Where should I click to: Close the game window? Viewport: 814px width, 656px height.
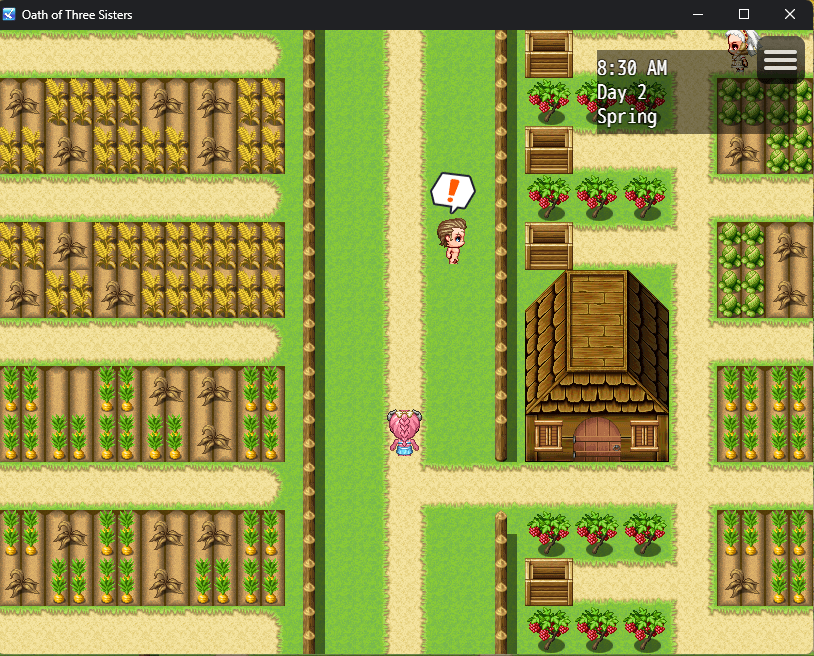pos(790,15)
